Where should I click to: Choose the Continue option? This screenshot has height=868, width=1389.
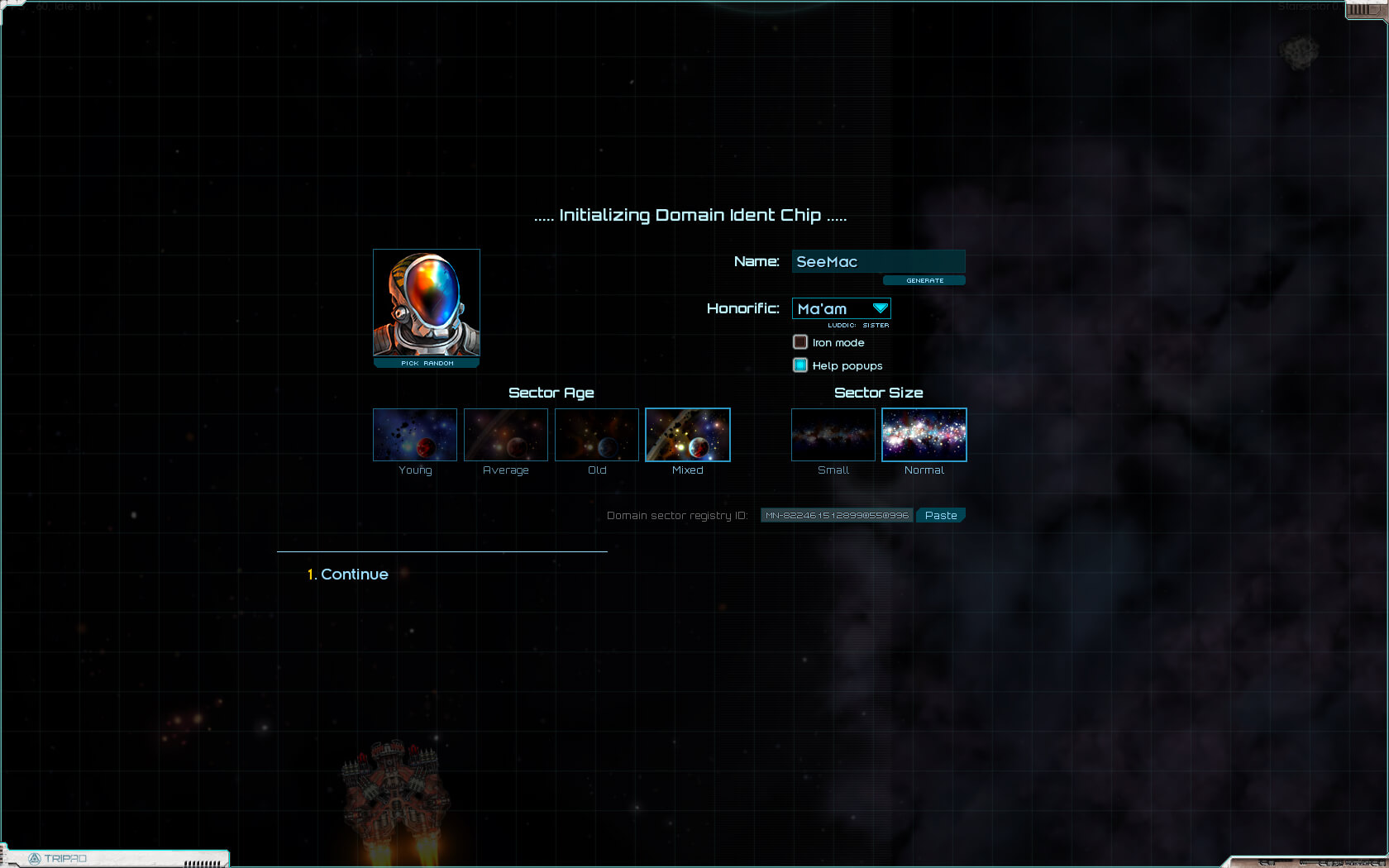pos(354,574)
